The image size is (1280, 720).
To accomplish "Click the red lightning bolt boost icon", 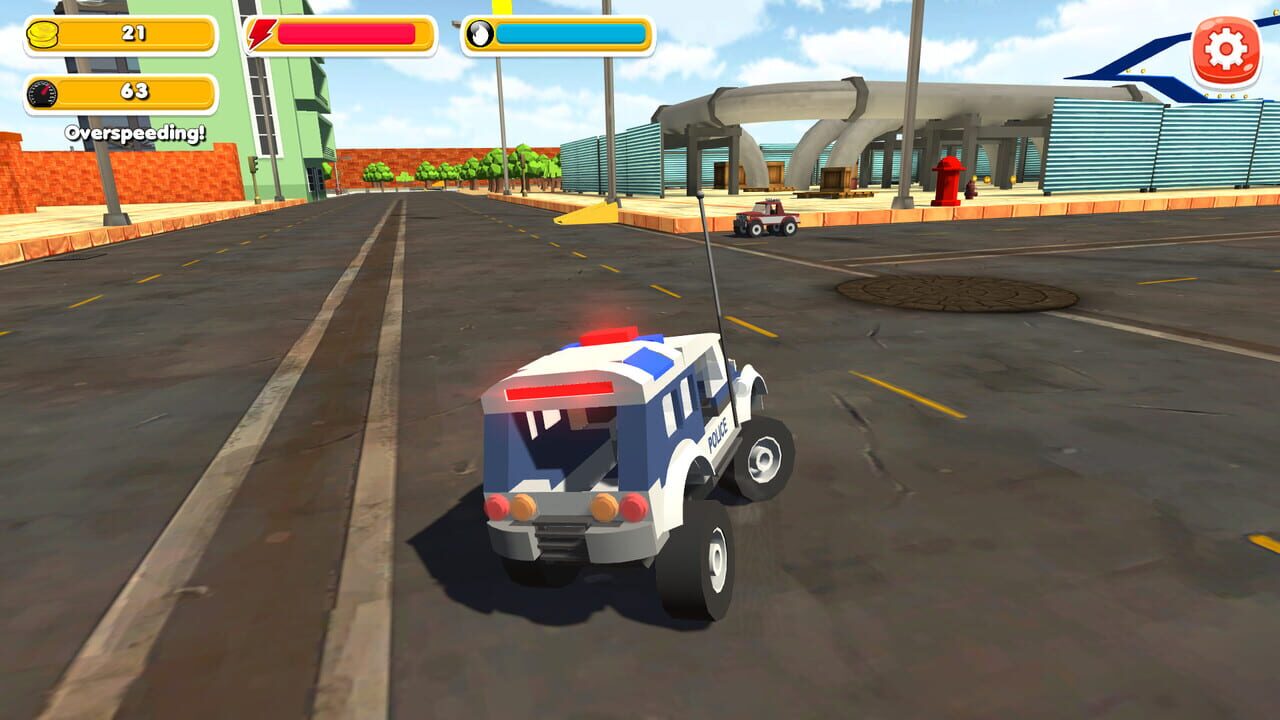I will pos(259,31).
